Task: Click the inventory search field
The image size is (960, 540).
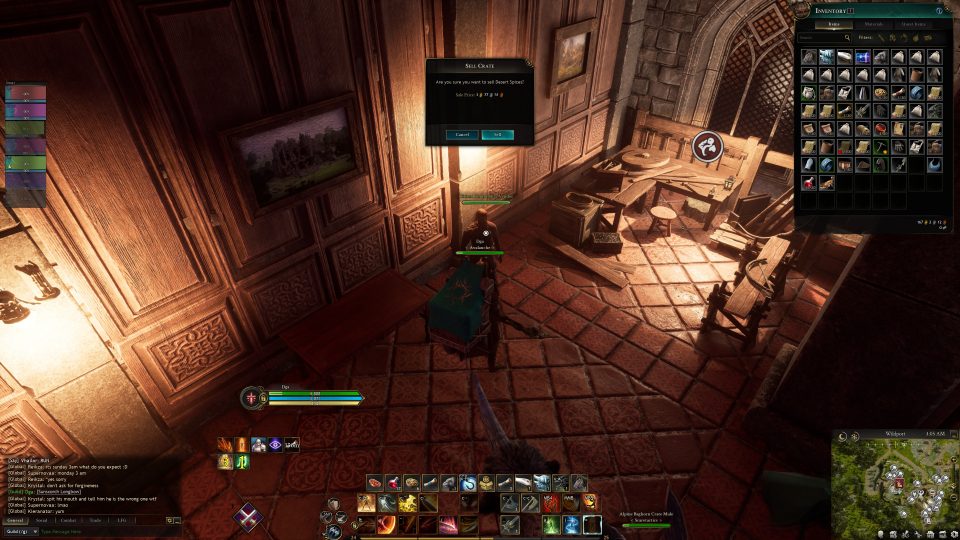Action: 822,38
